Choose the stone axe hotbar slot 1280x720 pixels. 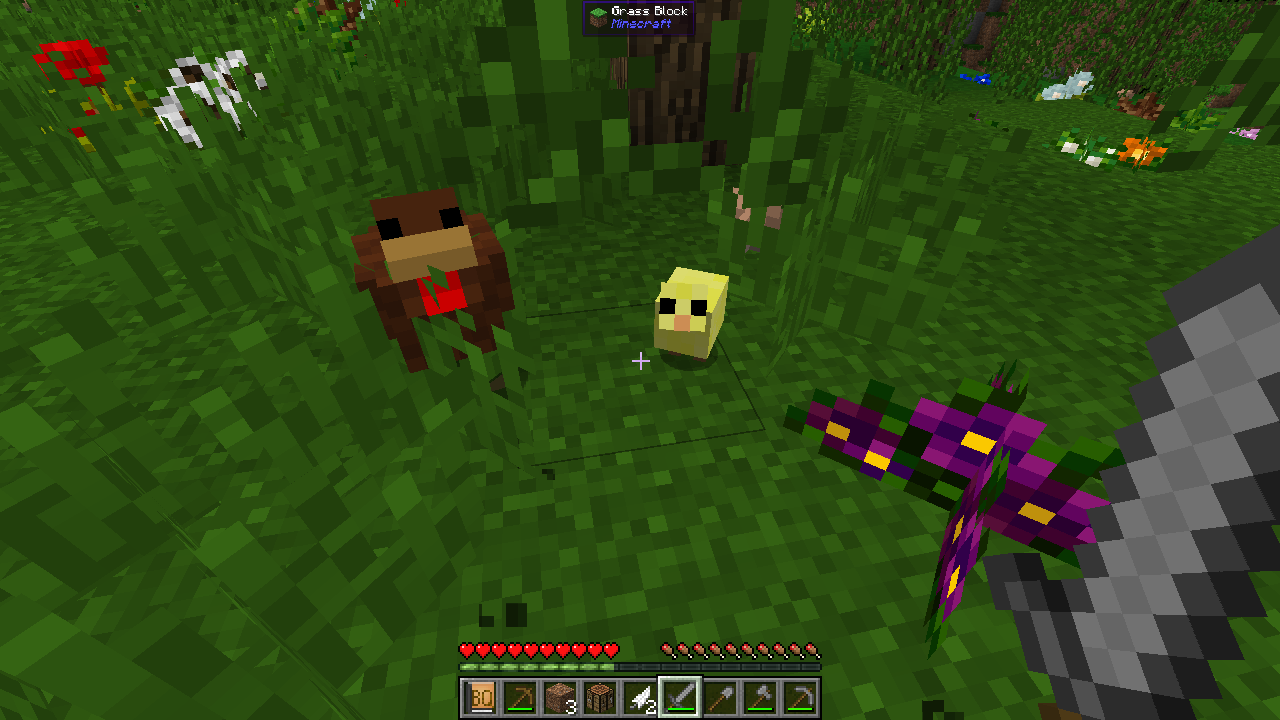coord(760,698)
